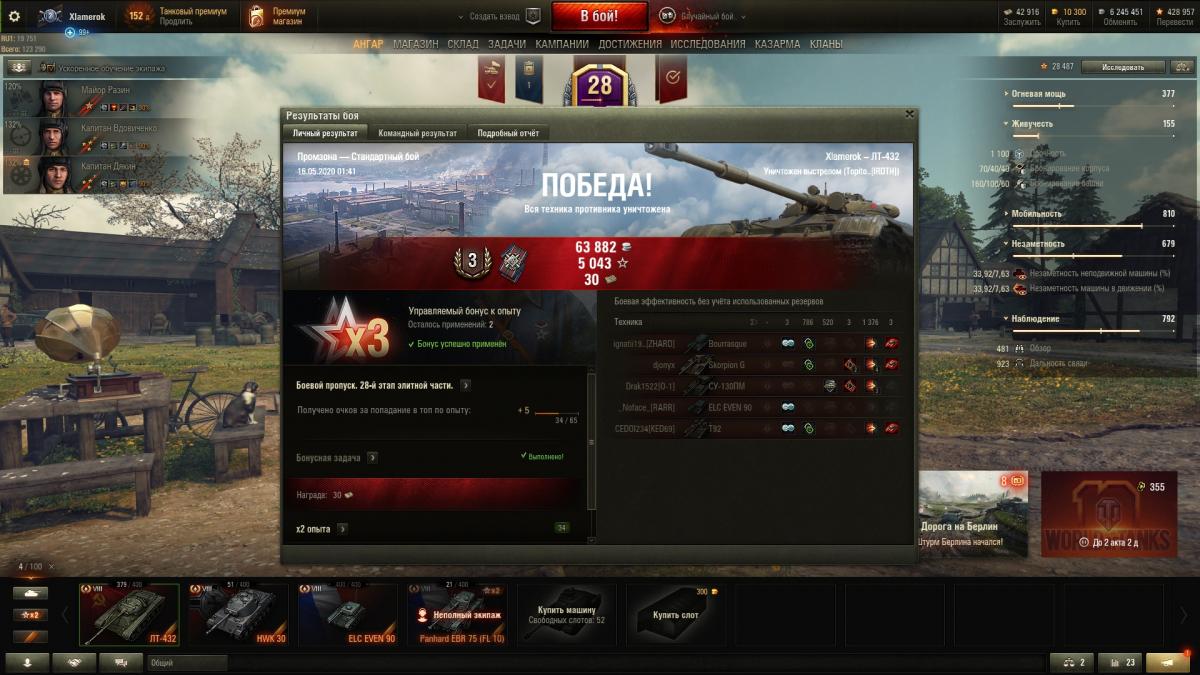Open the МАГАЗИН menu

pos(415,44)
